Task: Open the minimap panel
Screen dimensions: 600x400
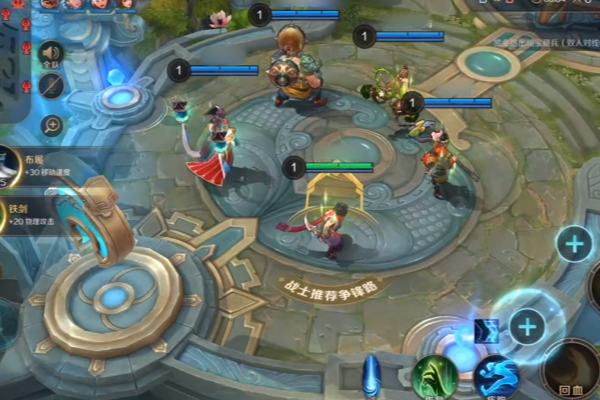Action: pyautogui.click(x=15, y=60)
